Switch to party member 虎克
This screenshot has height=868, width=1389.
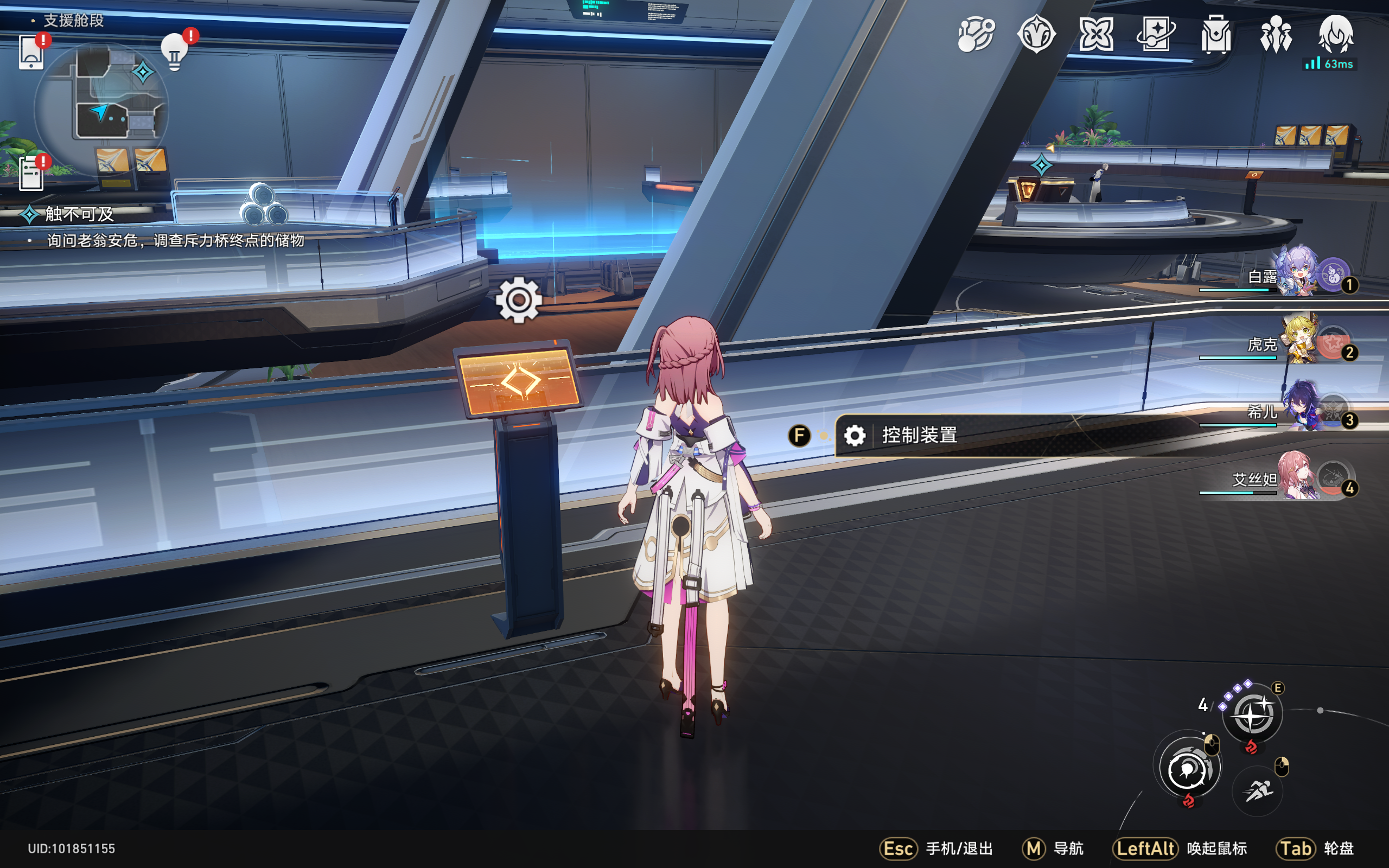(x=1297, y=342)
